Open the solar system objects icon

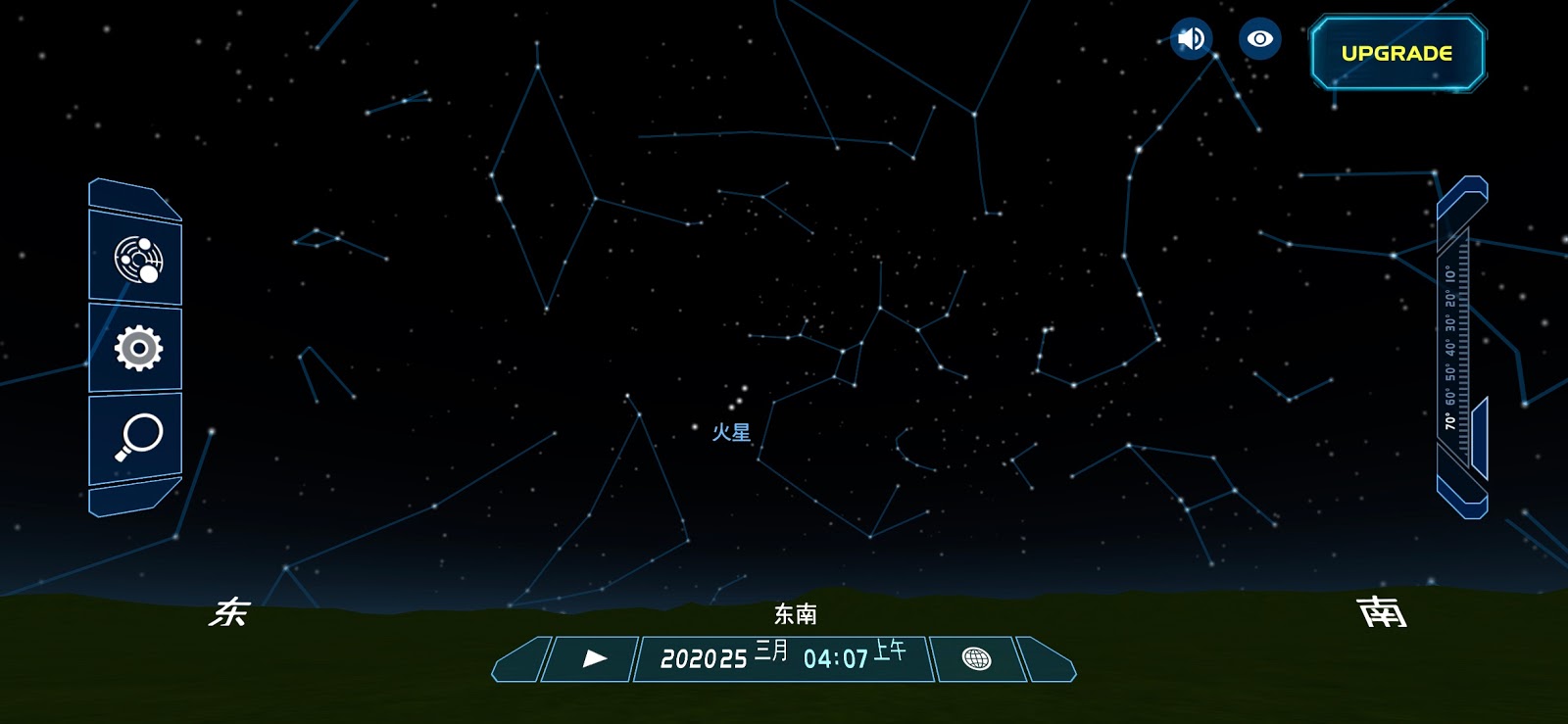click(x=137, y=261)
